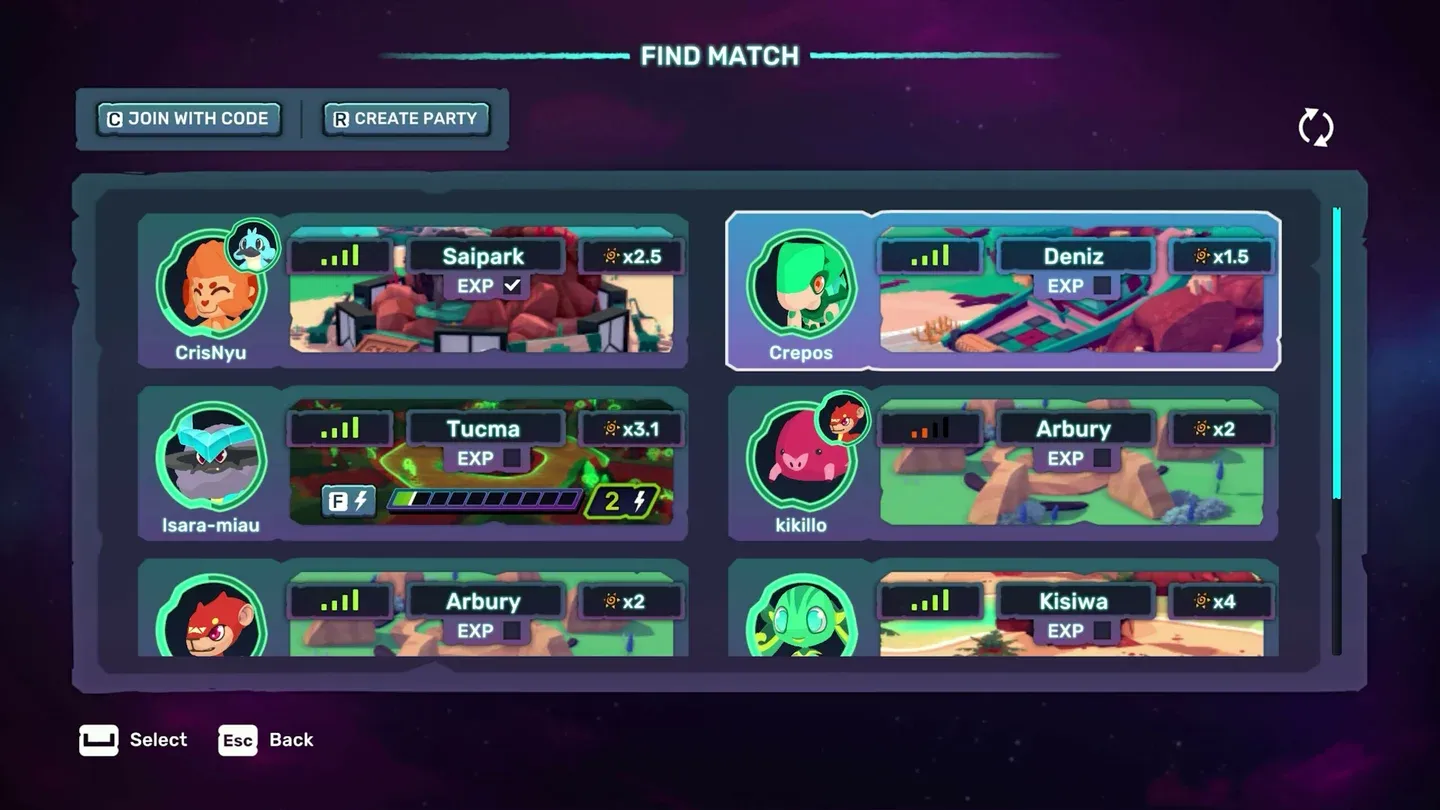Click the orange signal indicator on Arbury listing

929,428
